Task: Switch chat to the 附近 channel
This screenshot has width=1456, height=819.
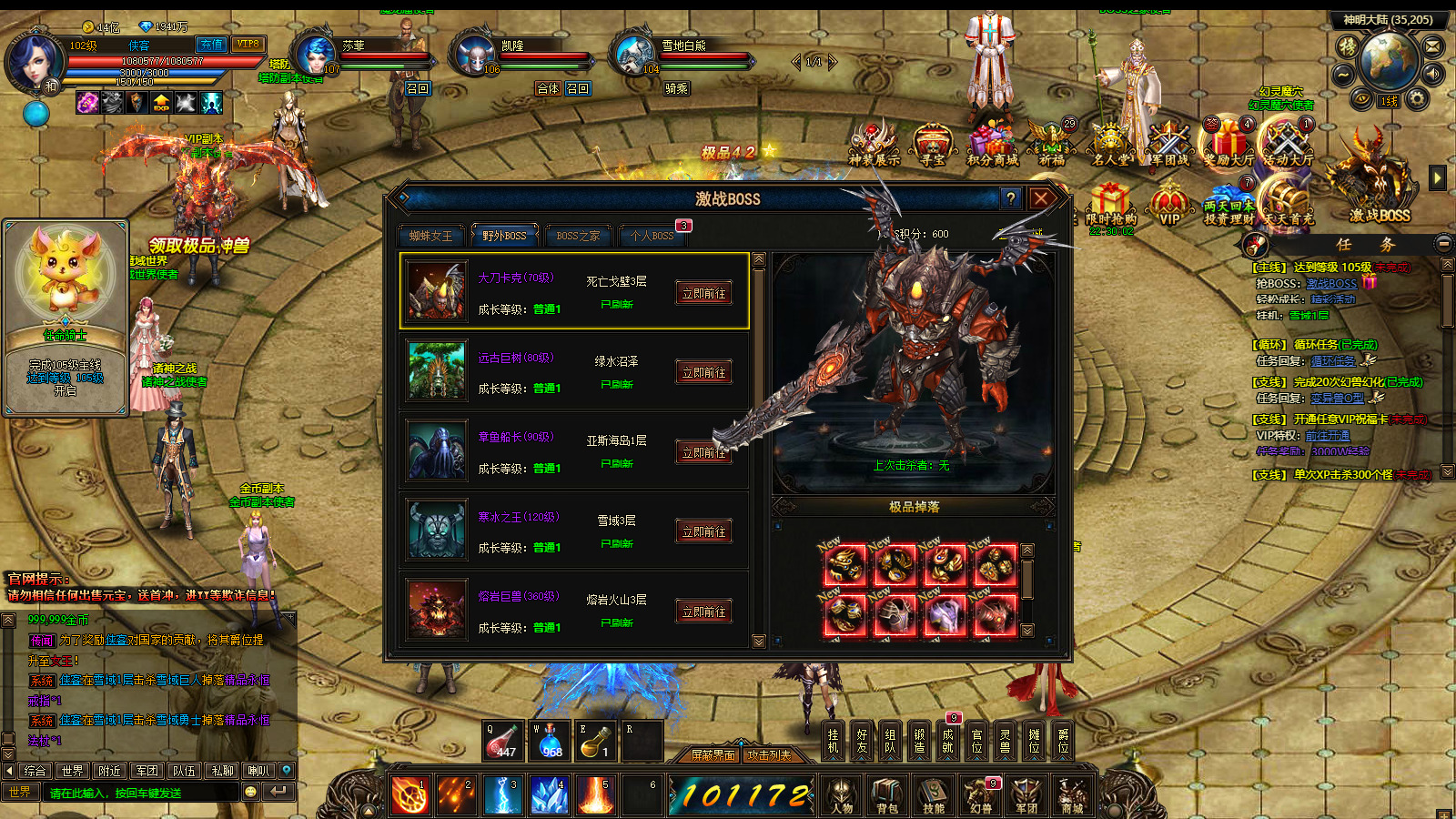Action: (110, 771)
